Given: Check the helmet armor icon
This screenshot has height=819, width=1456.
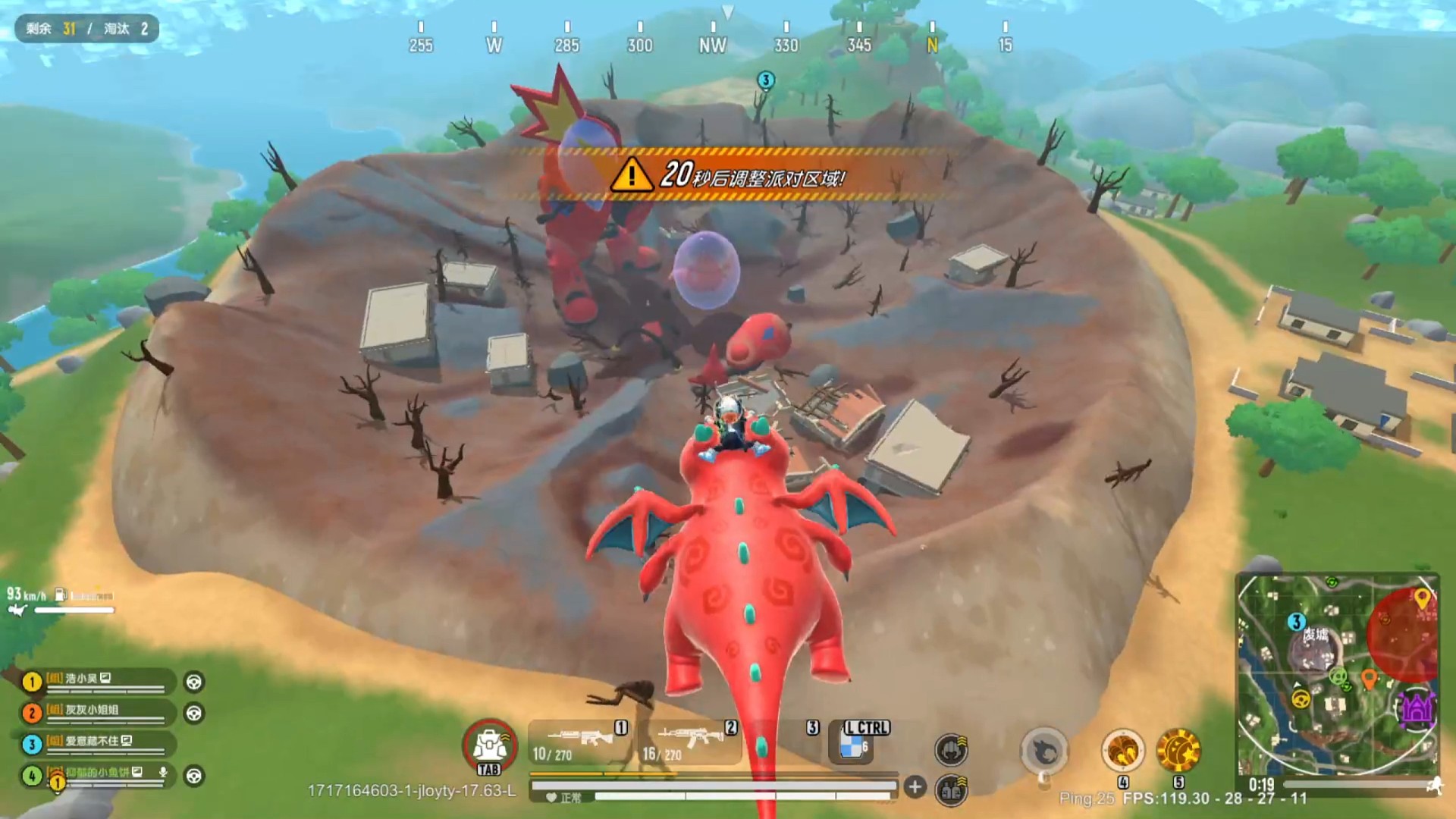Looking at the screenshot, I should [x=951, y=749].
